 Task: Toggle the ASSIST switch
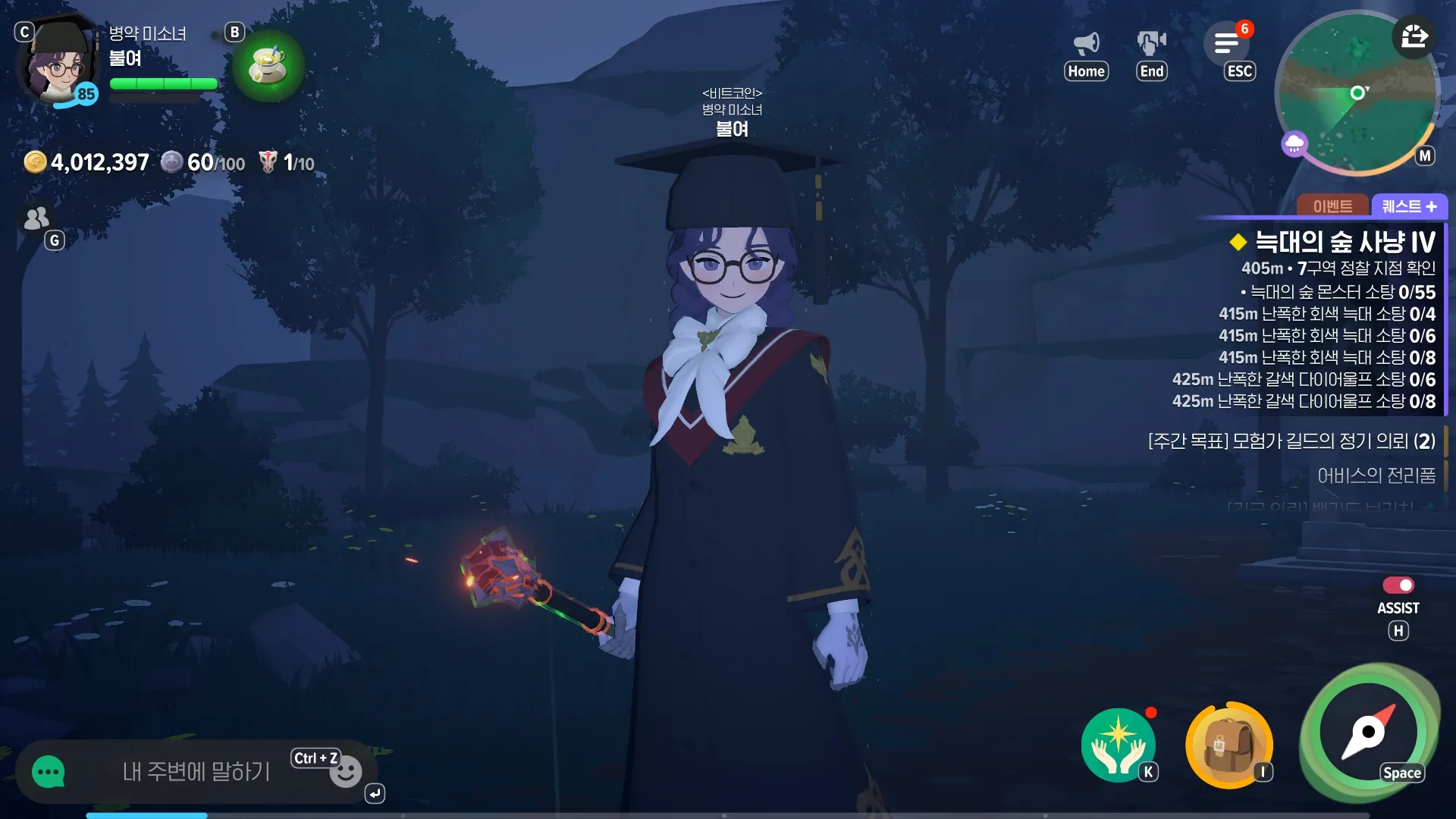(1398, 585)
